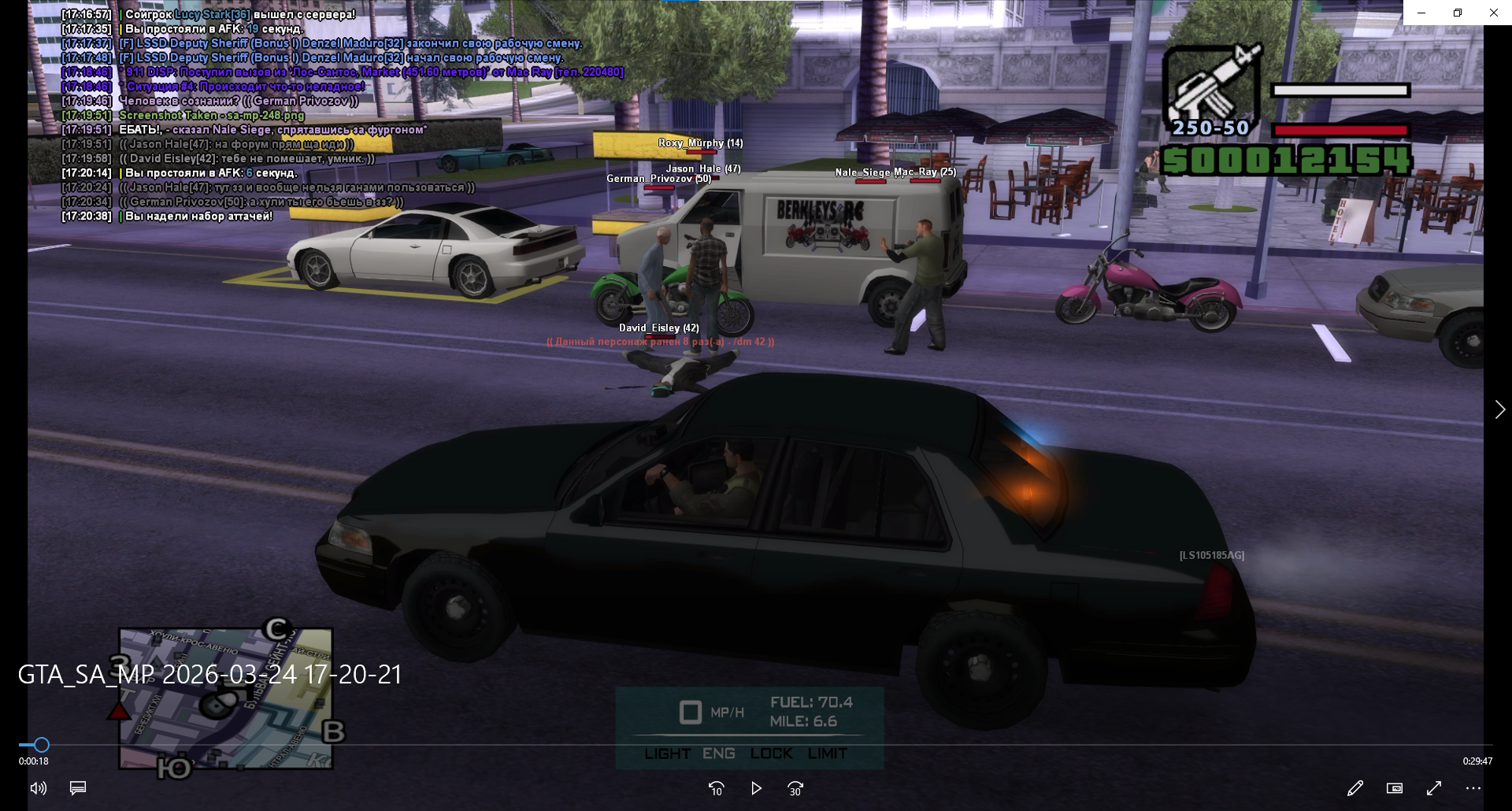Close the video player window
The height and width of the screenshot is (811, 1512).
pyautogui.click(x=1493, y=13)
